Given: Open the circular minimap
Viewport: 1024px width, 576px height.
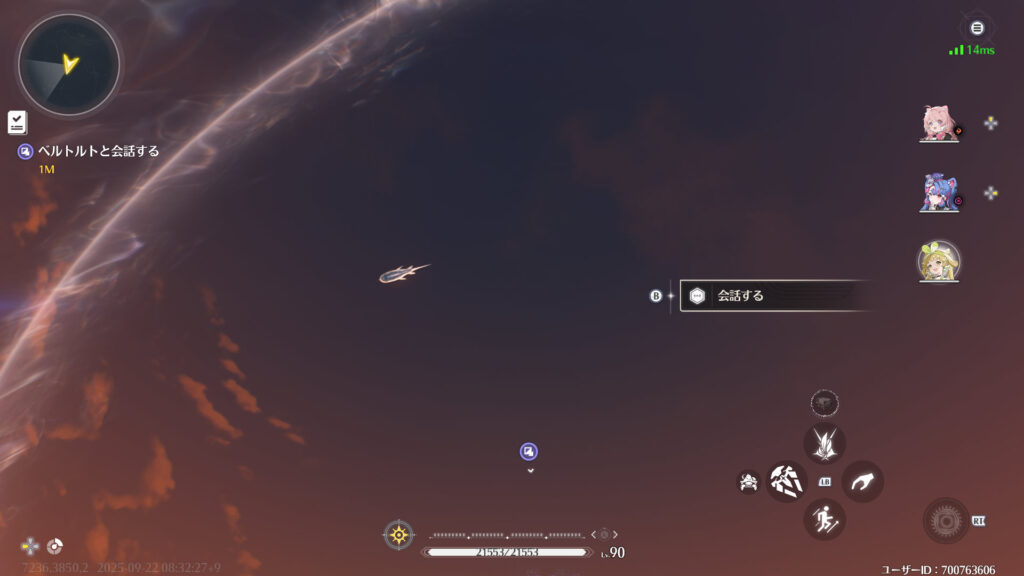Looking at the screenshot, I should coord(69,66).
